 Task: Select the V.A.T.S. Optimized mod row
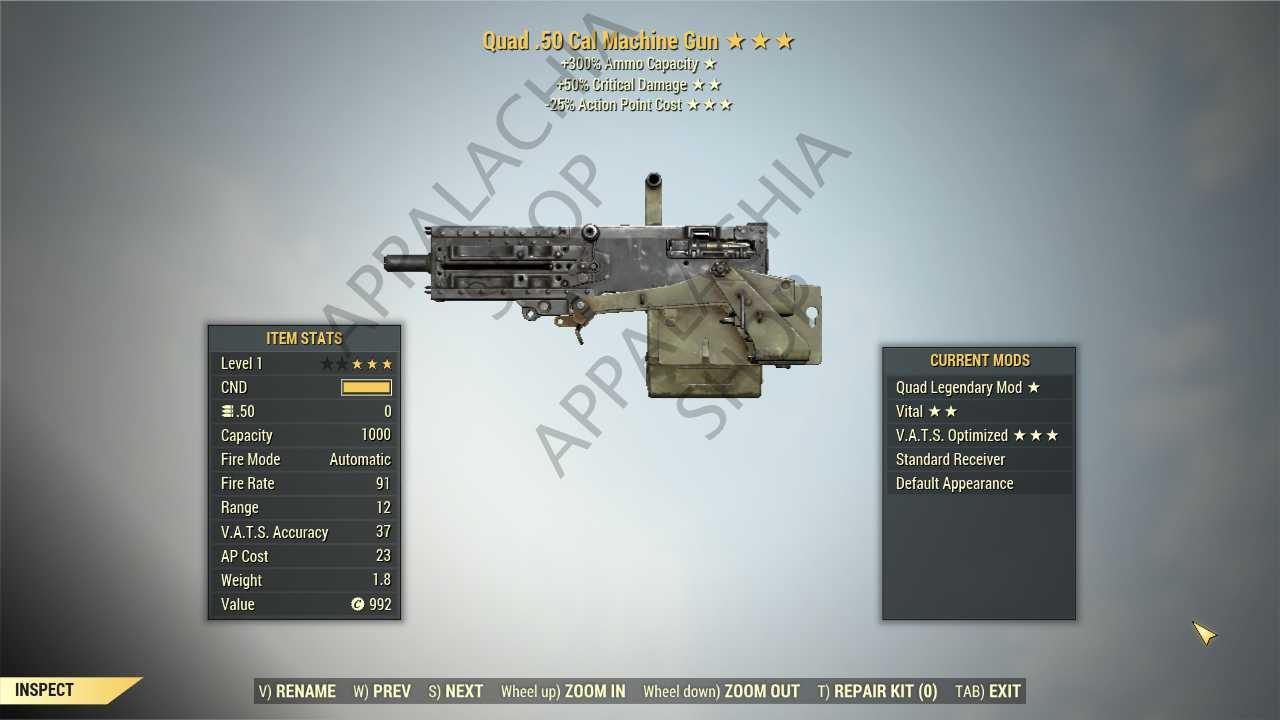[x=978, y=435]
